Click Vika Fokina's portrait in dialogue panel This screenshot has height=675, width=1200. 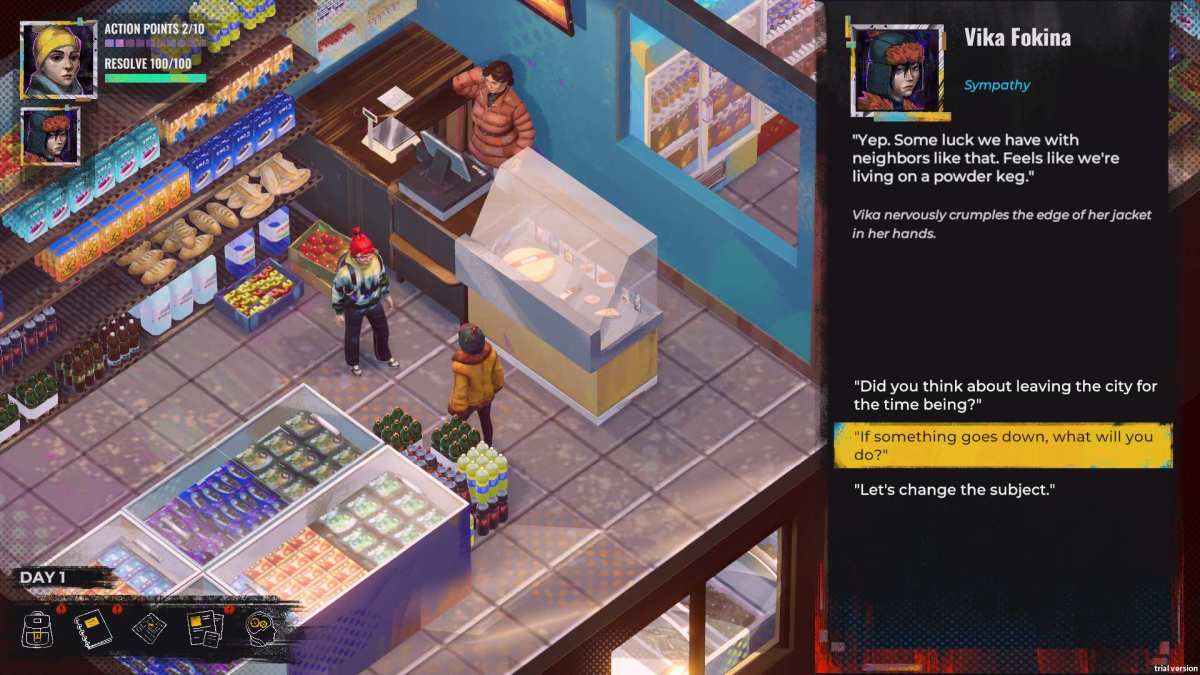tap(897, 70)
